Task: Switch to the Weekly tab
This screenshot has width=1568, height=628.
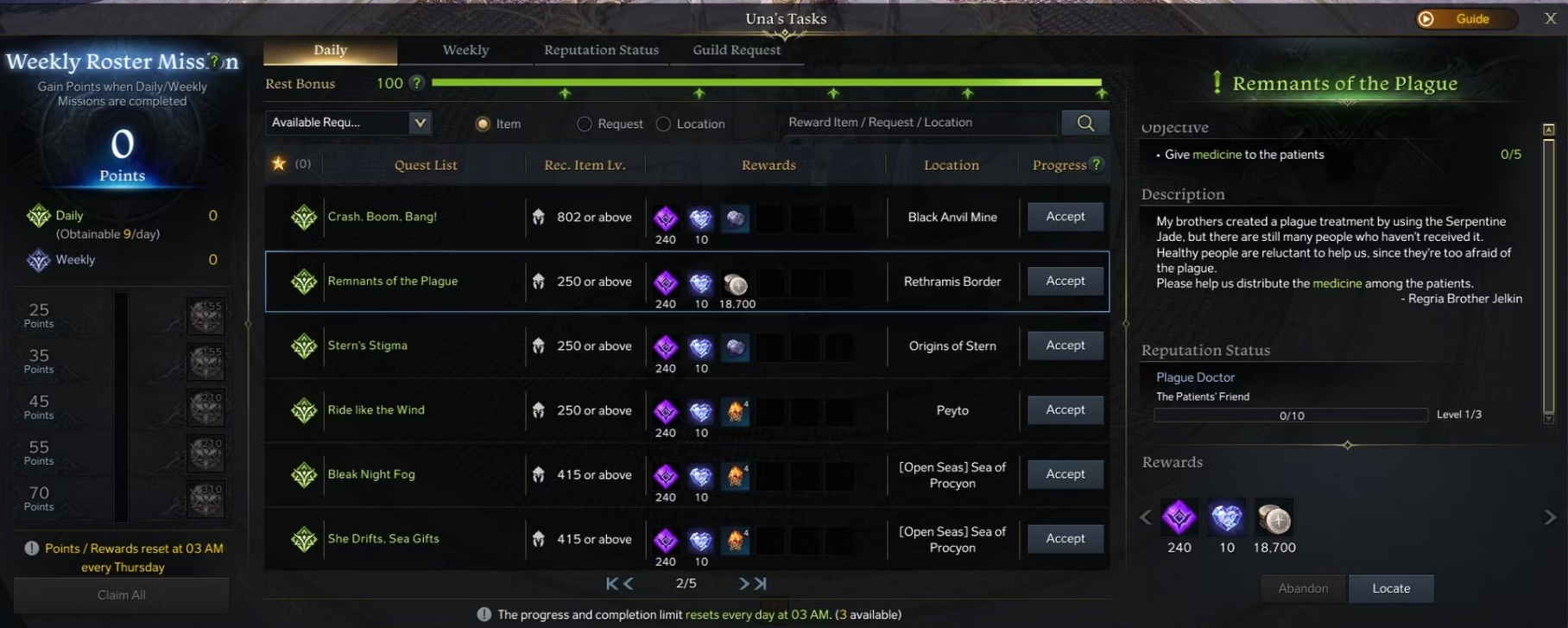Action: [x=465, y=50]
